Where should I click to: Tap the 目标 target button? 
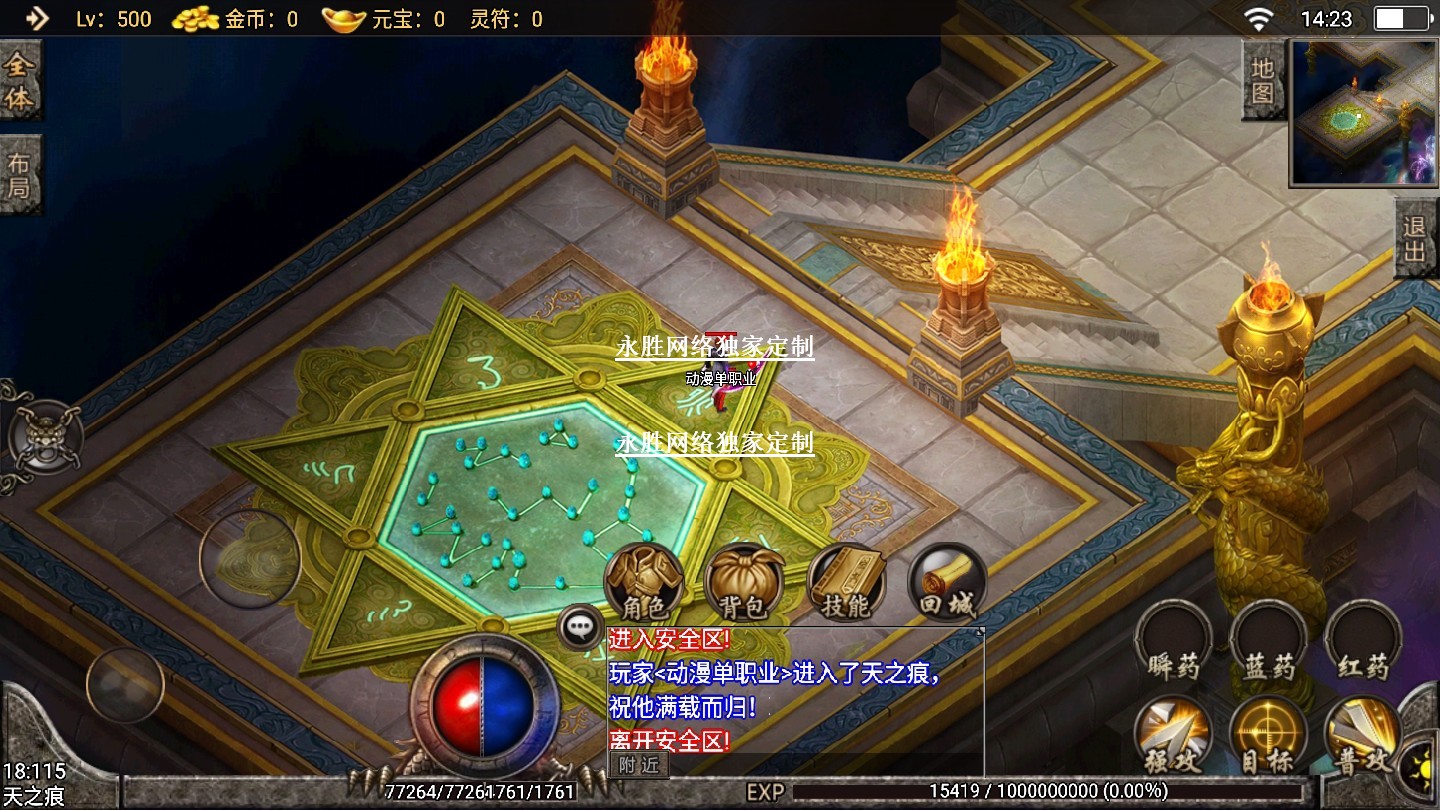coord(1268,736)
